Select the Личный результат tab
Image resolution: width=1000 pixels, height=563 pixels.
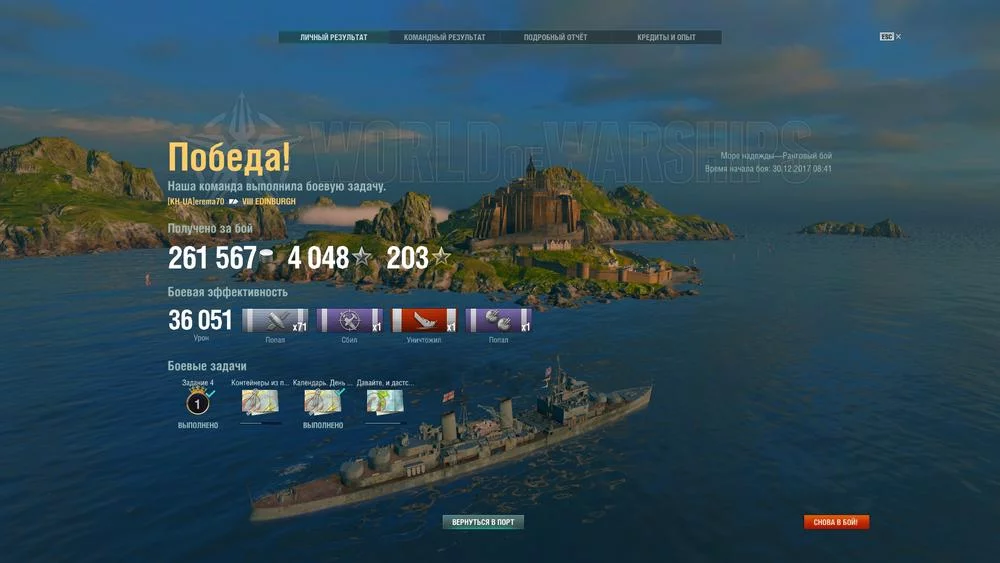[333, 38]
